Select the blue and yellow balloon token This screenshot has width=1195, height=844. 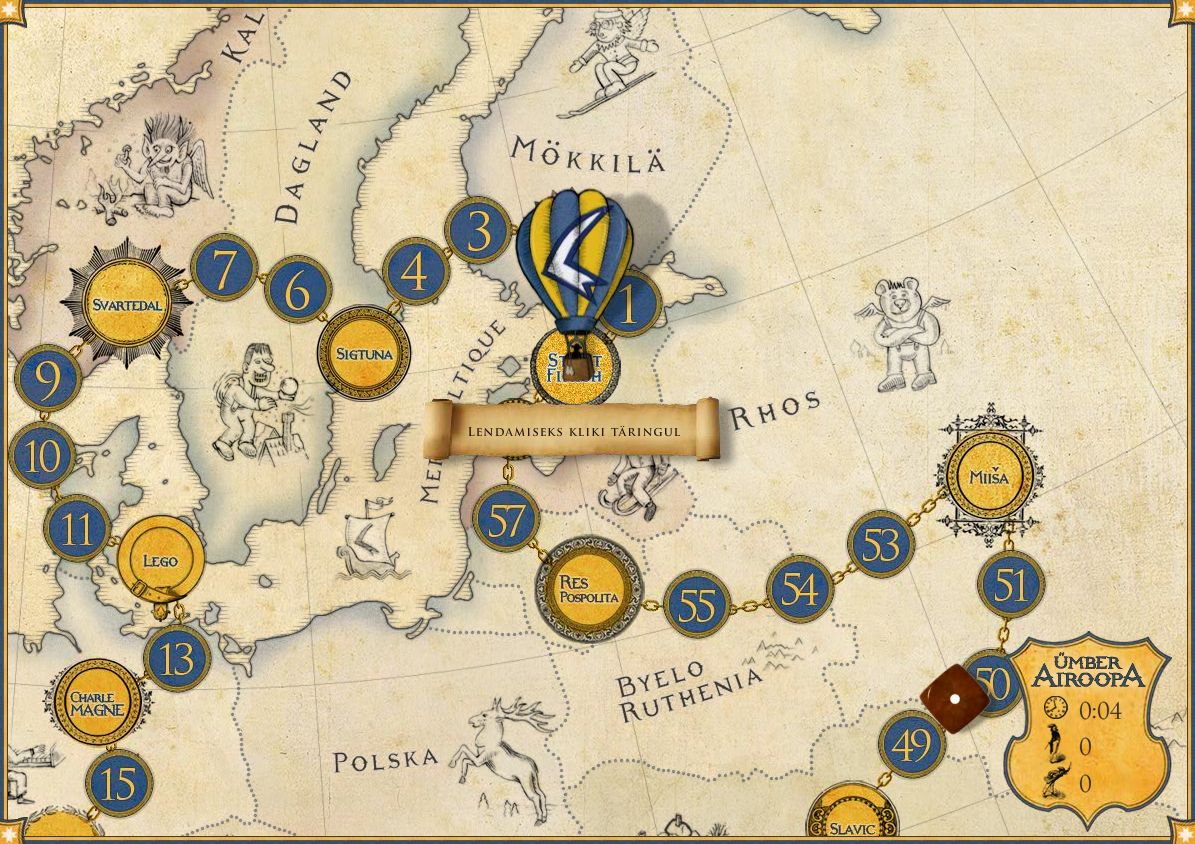click(x=574, y=265)
